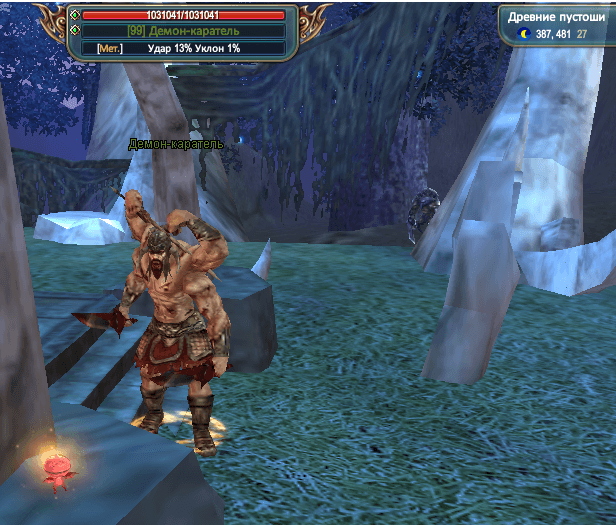Click the green diamond beside the health bar

point(74,15)
